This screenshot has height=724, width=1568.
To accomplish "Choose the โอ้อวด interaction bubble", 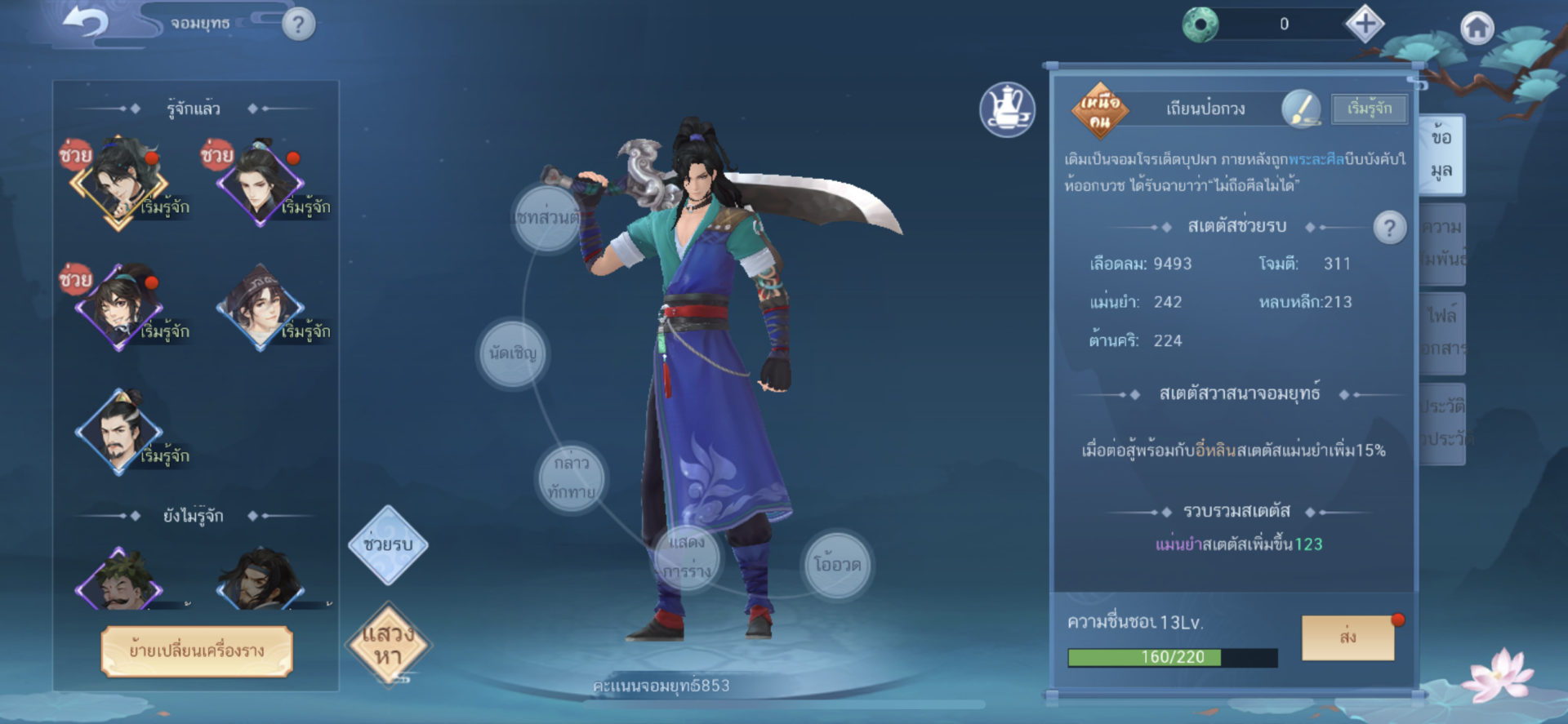I will (837, 565).
